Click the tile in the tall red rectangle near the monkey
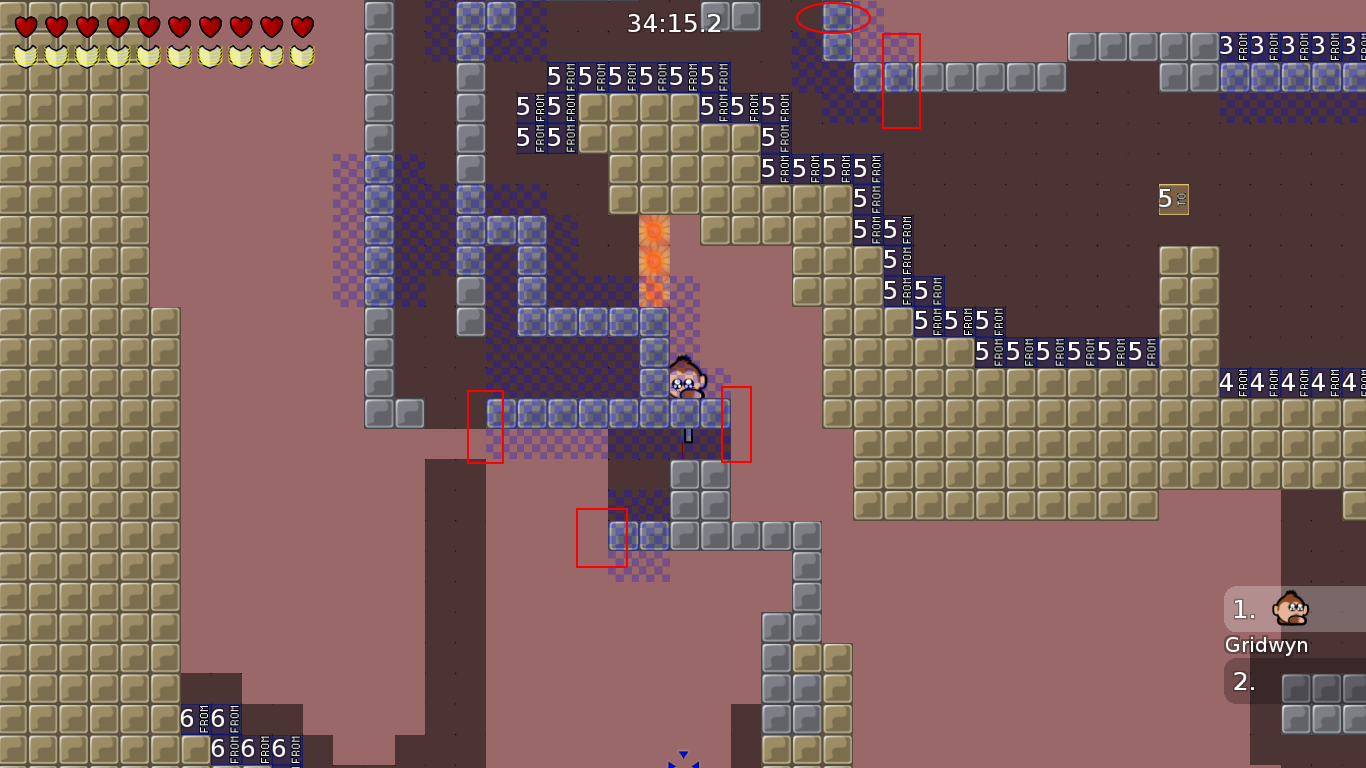Viewport: 1366px width, 768px height. tap(737, 422)
